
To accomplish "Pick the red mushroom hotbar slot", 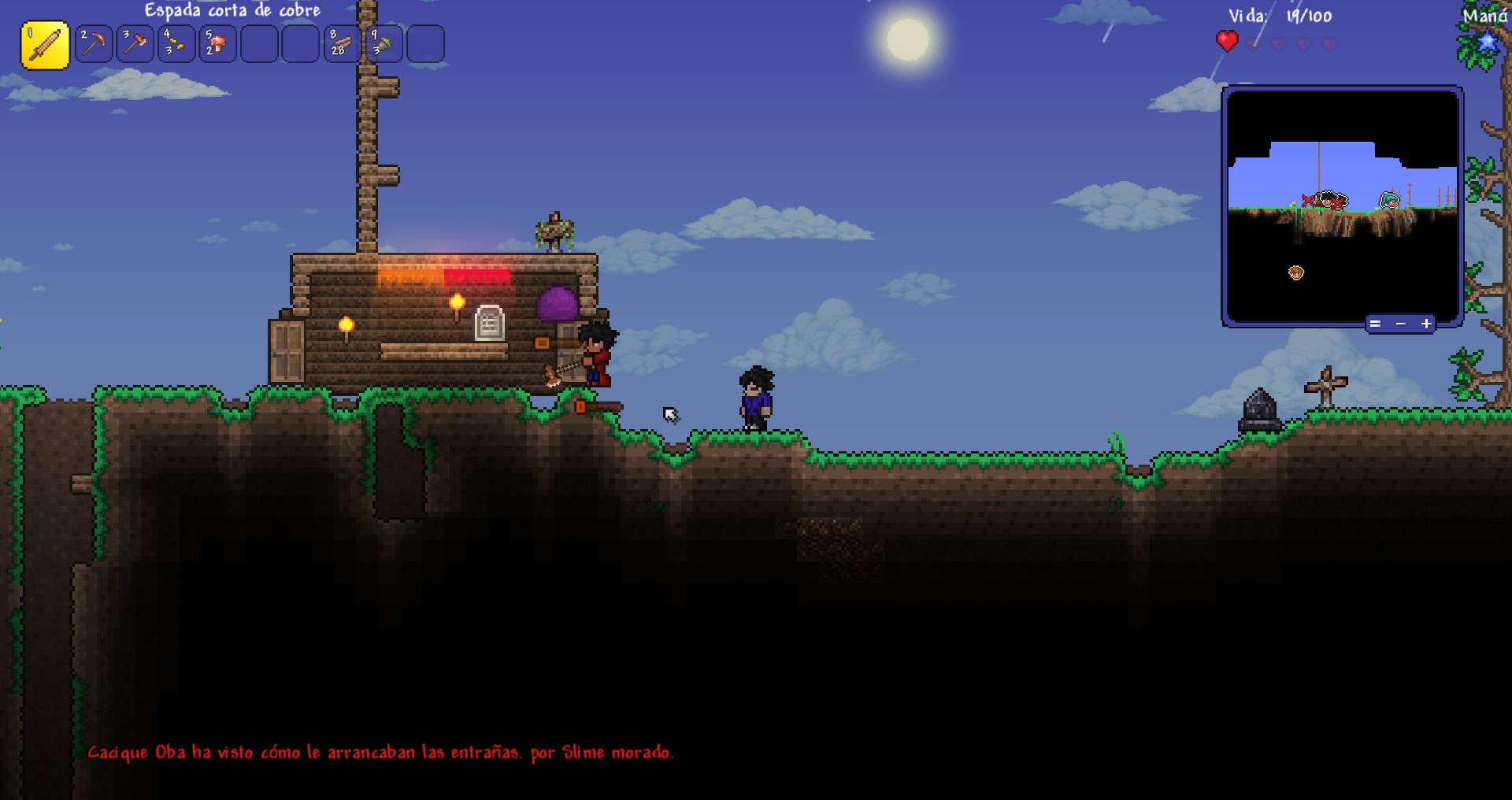I will [217, 44].
